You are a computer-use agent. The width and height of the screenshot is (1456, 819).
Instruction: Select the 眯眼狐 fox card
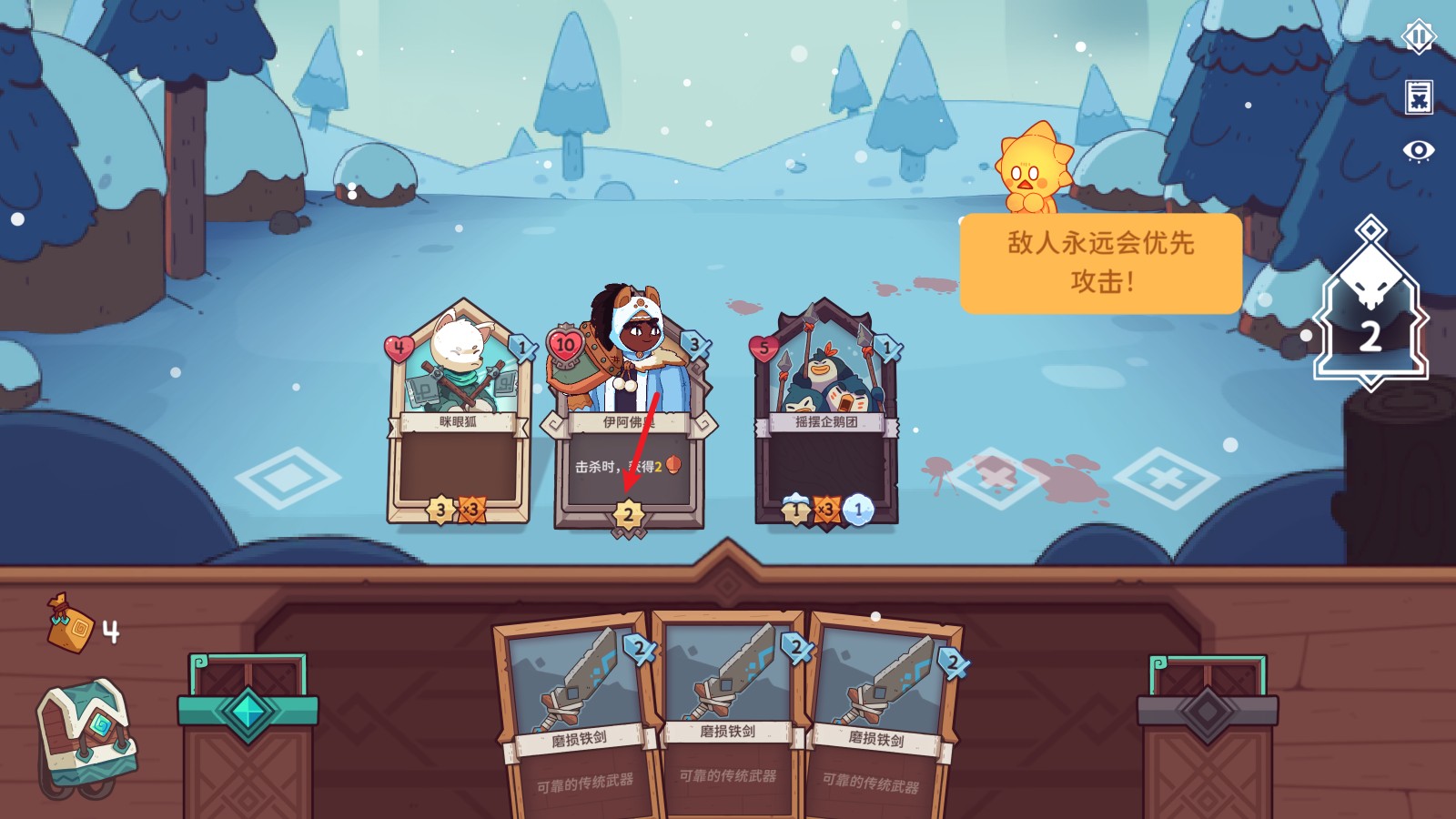(x=458, y=419)
